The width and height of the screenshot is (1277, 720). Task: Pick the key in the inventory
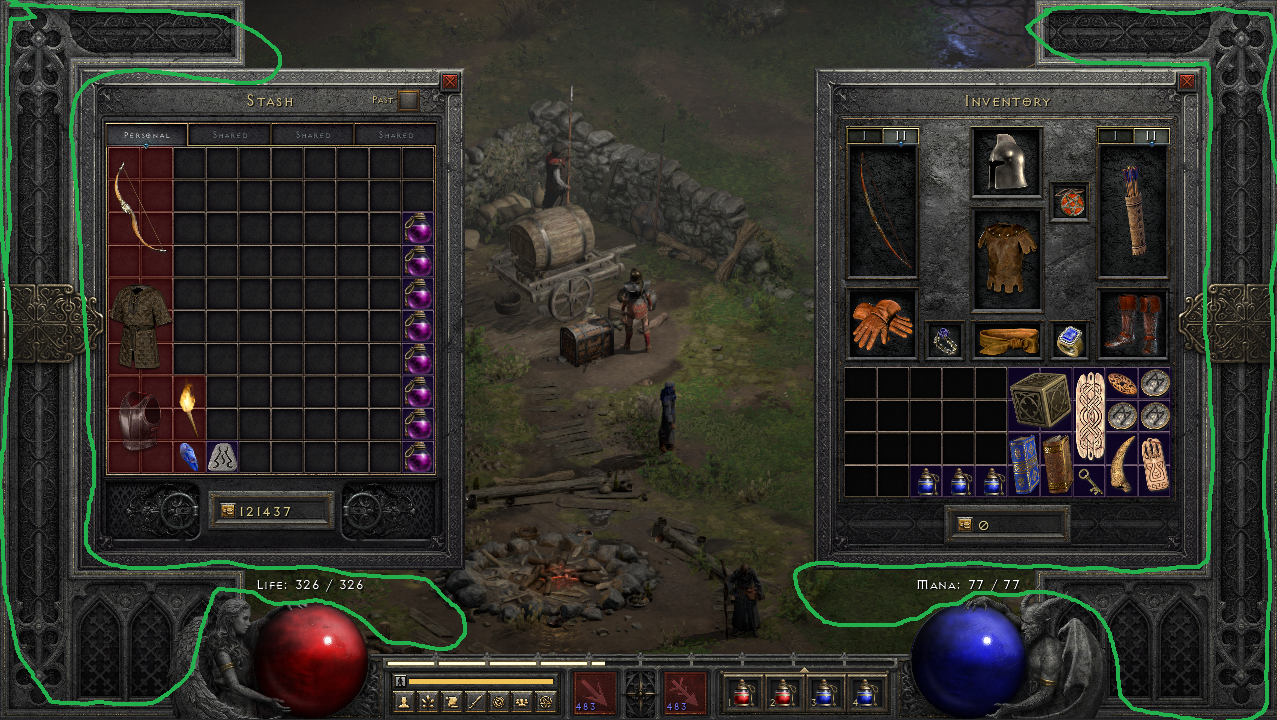[x=1089, y=482]
